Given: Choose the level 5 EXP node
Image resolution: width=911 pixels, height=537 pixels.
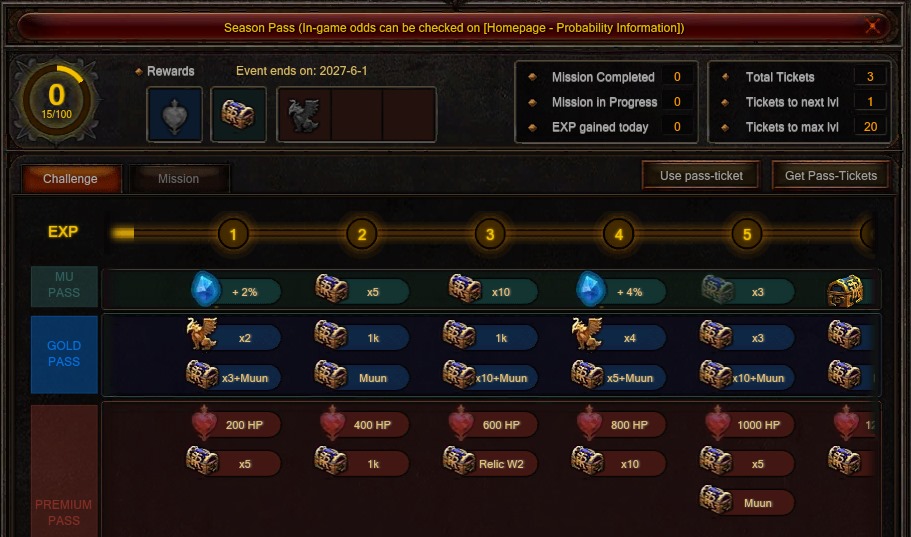Looking at the screenshot, I should click(747, 235).
